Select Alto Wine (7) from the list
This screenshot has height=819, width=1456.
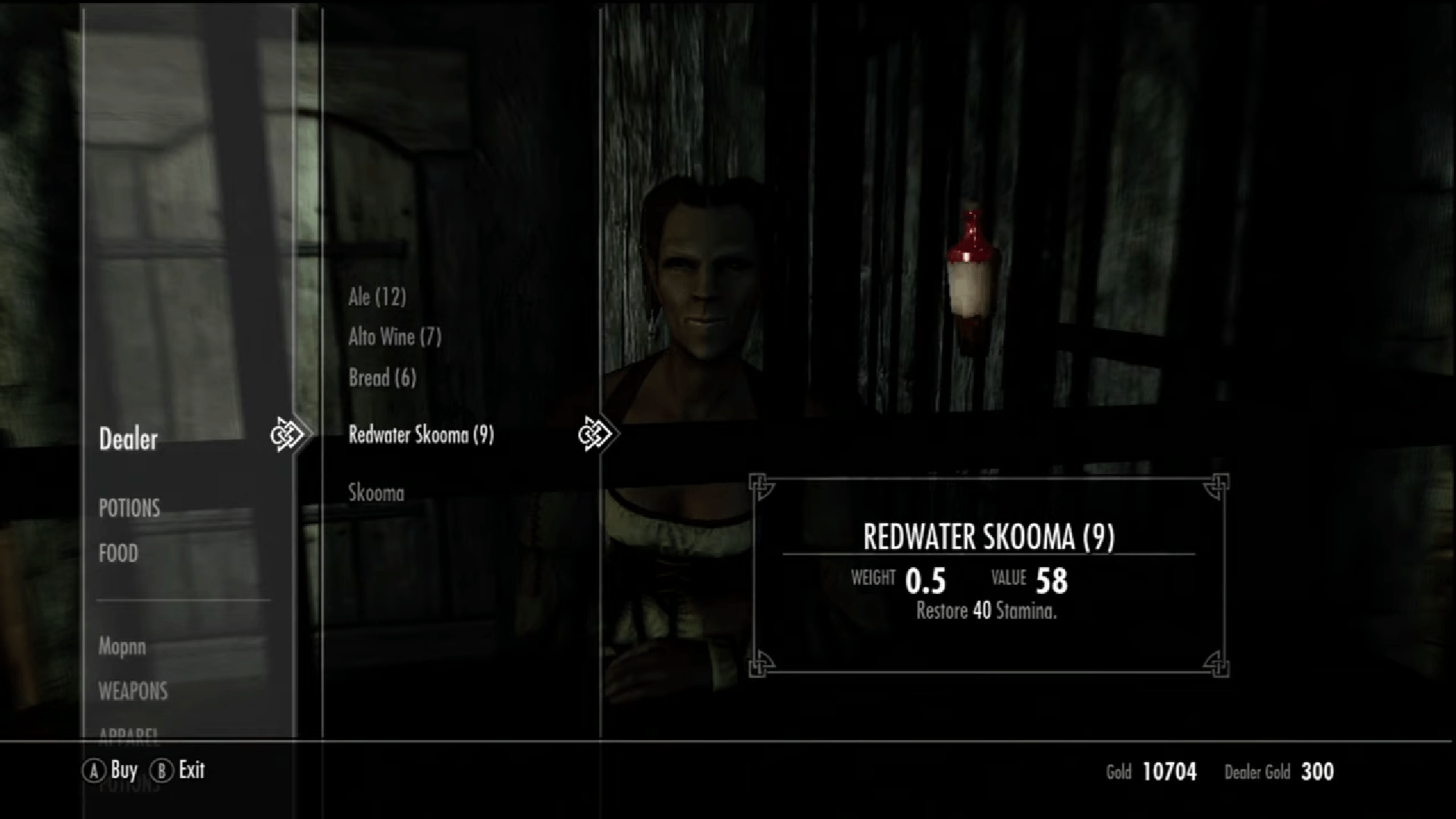395,337
